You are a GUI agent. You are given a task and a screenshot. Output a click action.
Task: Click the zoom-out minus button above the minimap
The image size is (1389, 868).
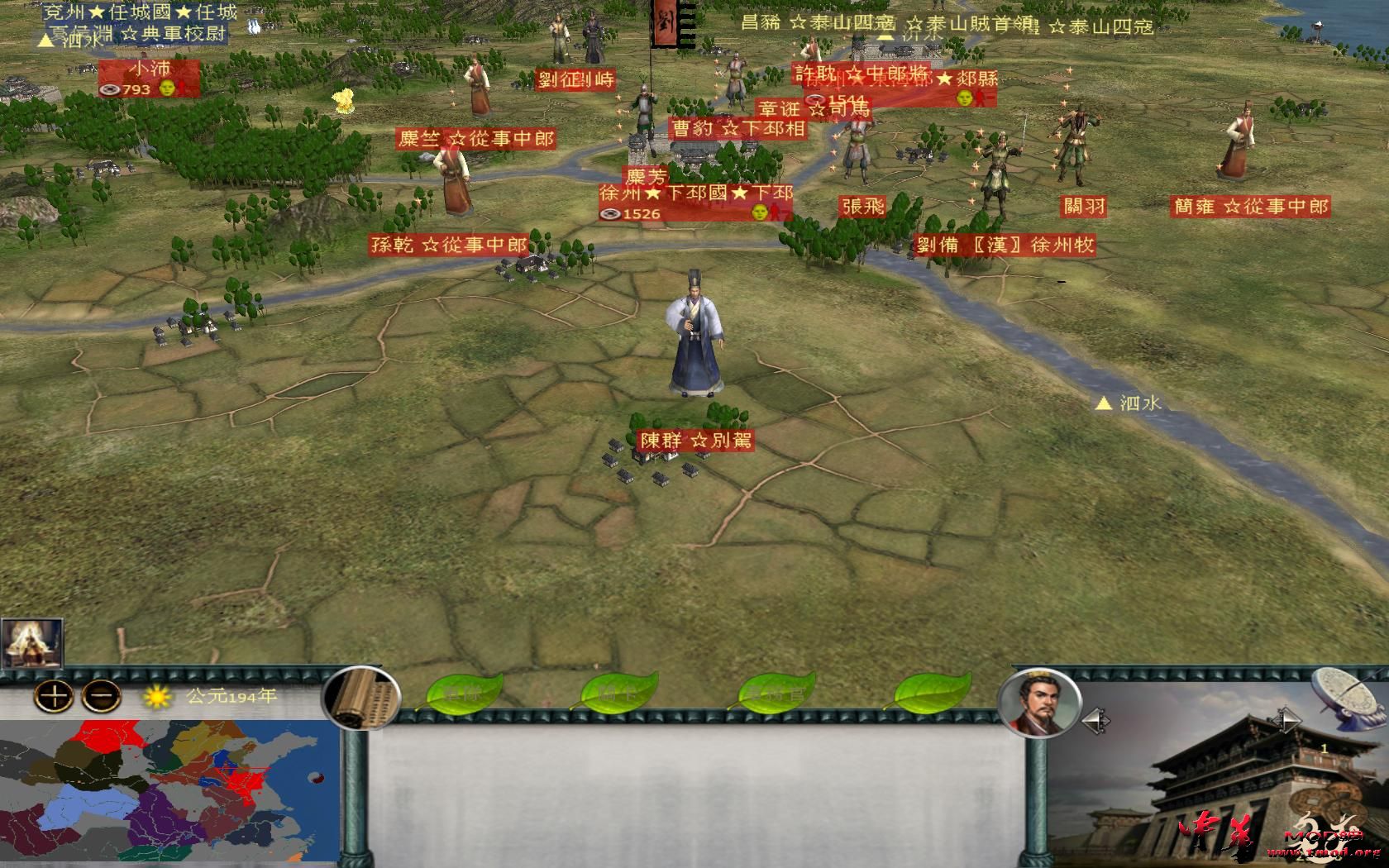coord(99,697)
